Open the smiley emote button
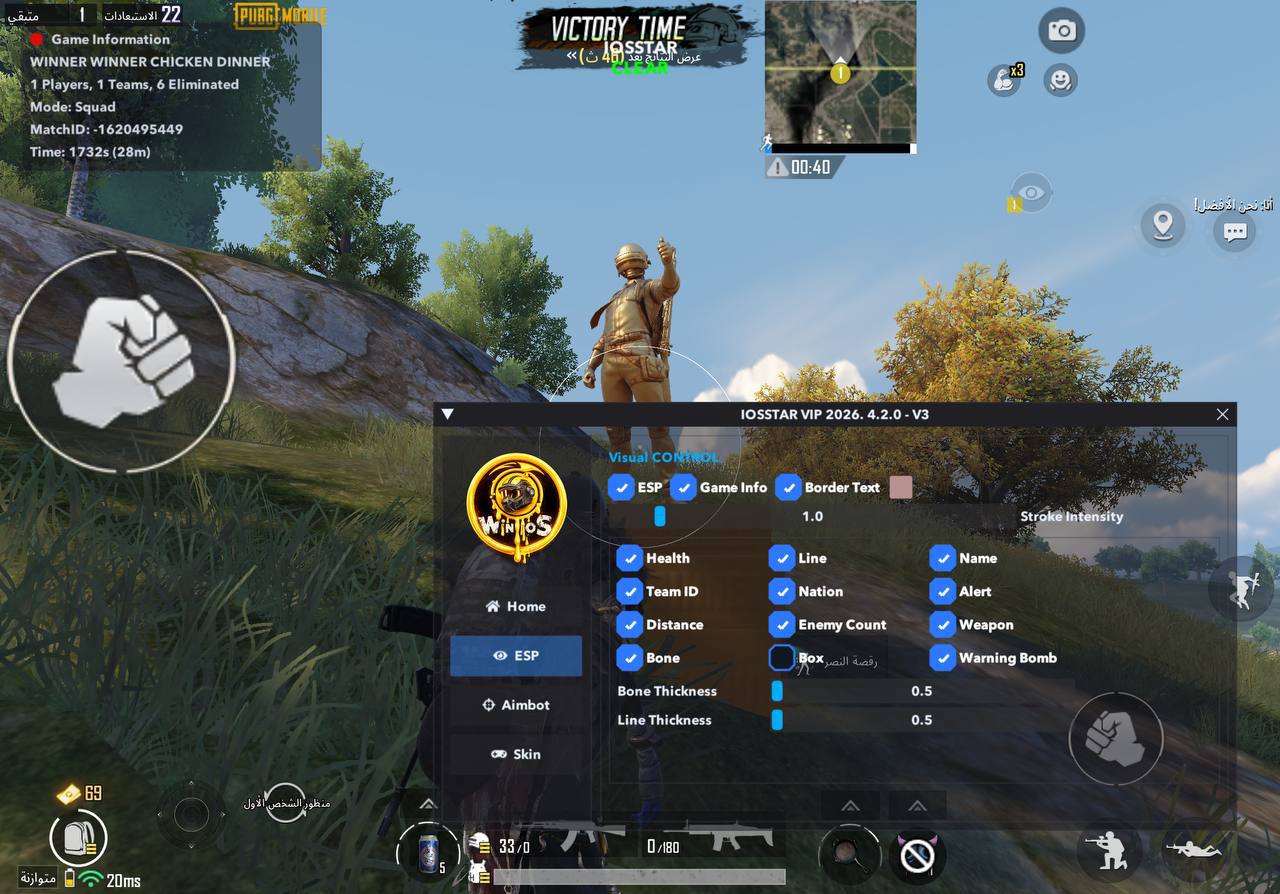Screen dimensions: 1280x894 (x=1060, y=80)
